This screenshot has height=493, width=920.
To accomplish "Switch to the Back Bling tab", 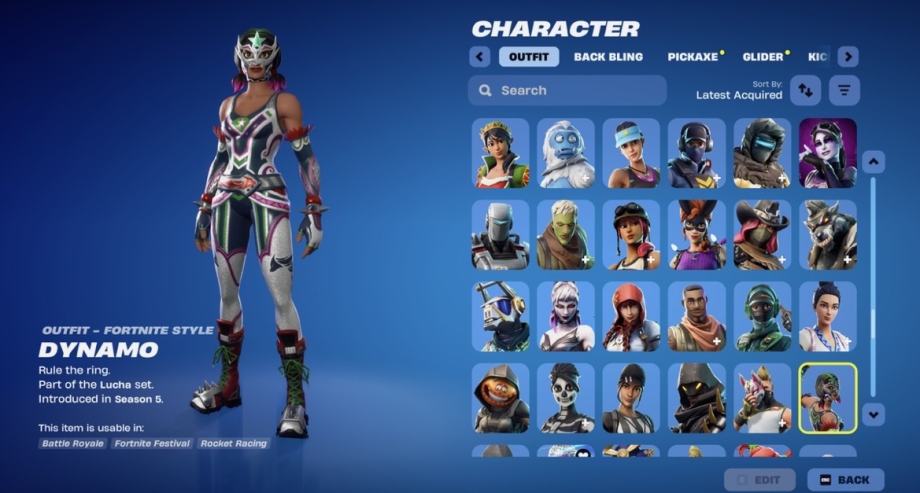I will (x=608, y=57).
